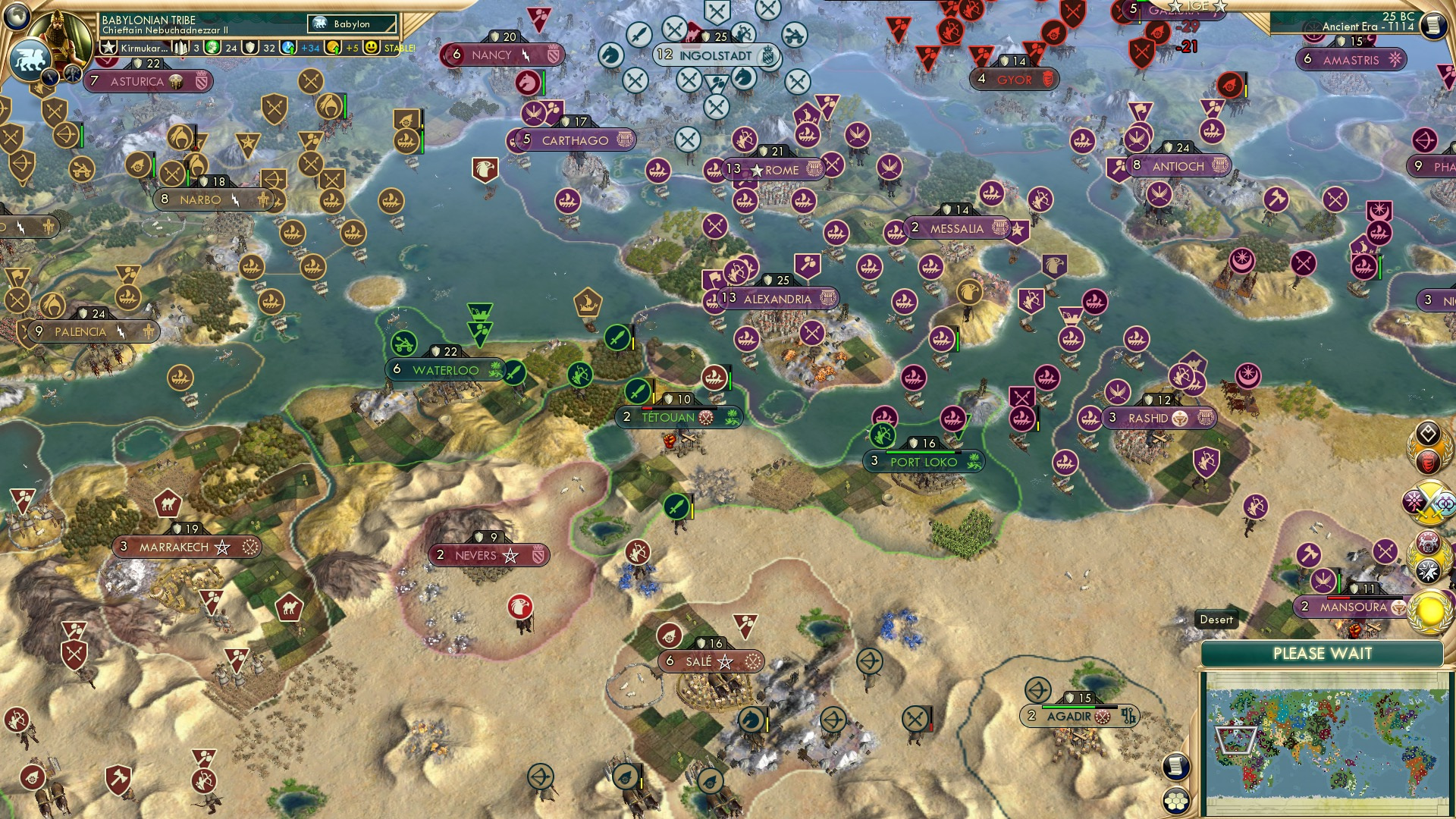
Task: Expand the white star notification medallion
Action: (x=1429, y=569)
